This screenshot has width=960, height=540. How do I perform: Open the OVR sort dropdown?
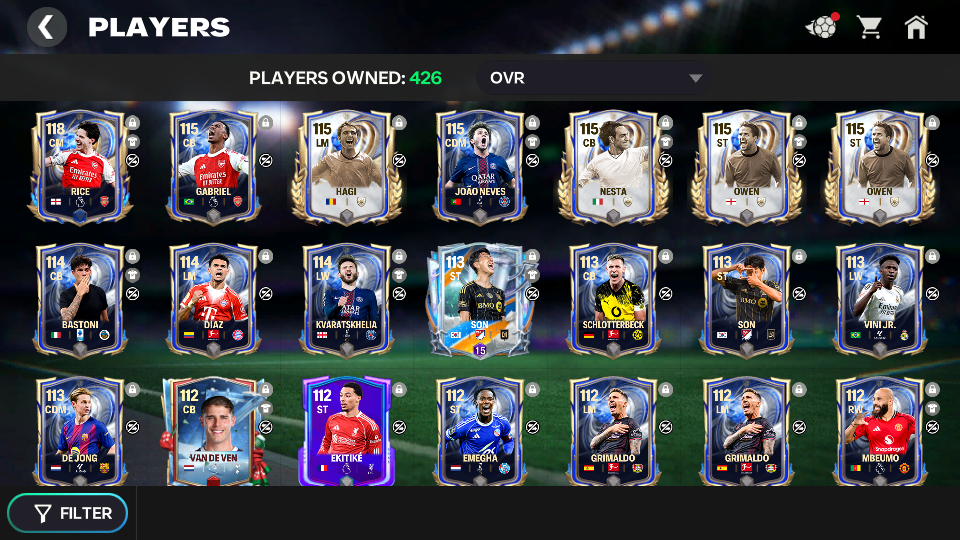(x=596, y=78)
